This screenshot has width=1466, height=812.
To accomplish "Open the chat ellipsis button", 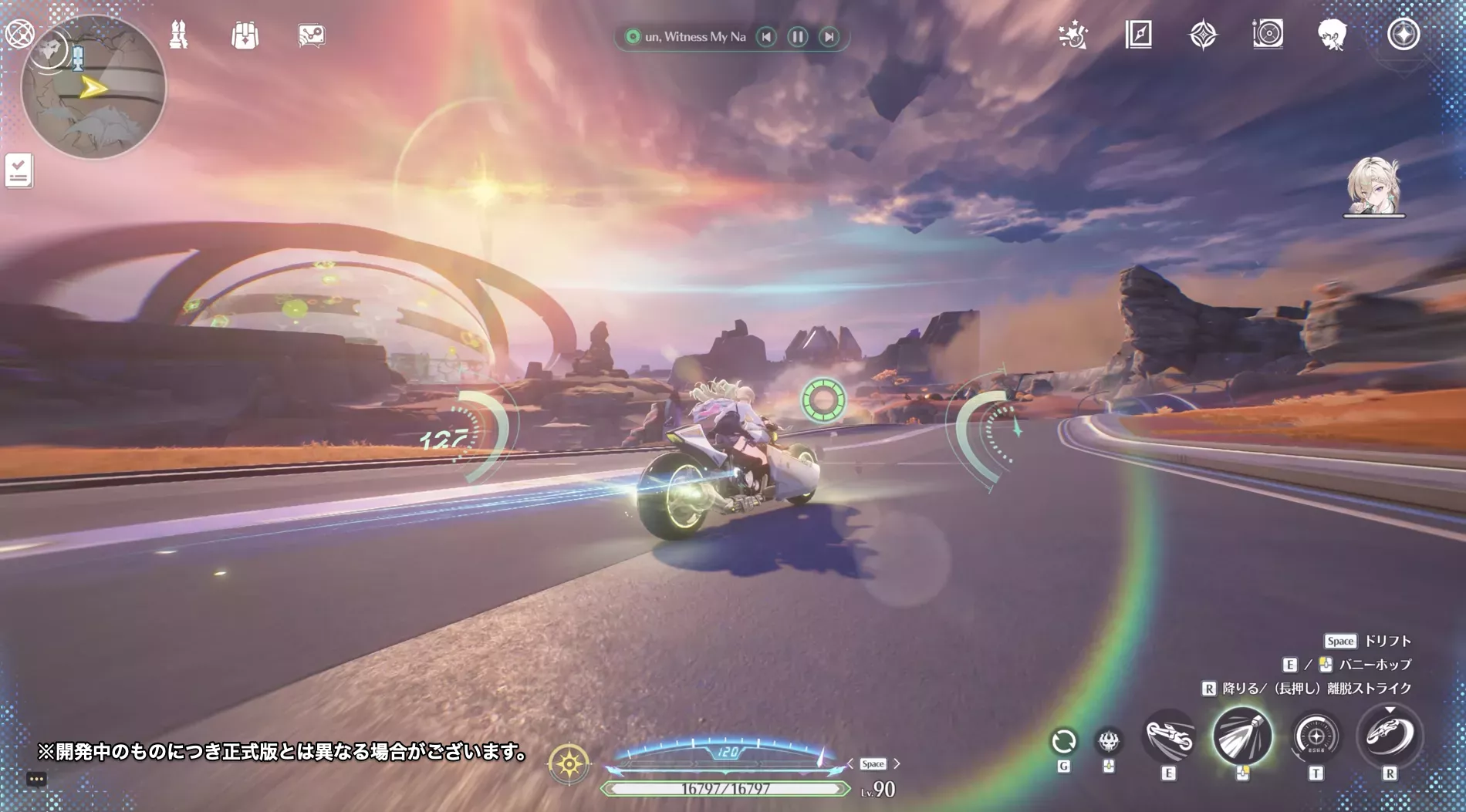I will pos(36,779).
